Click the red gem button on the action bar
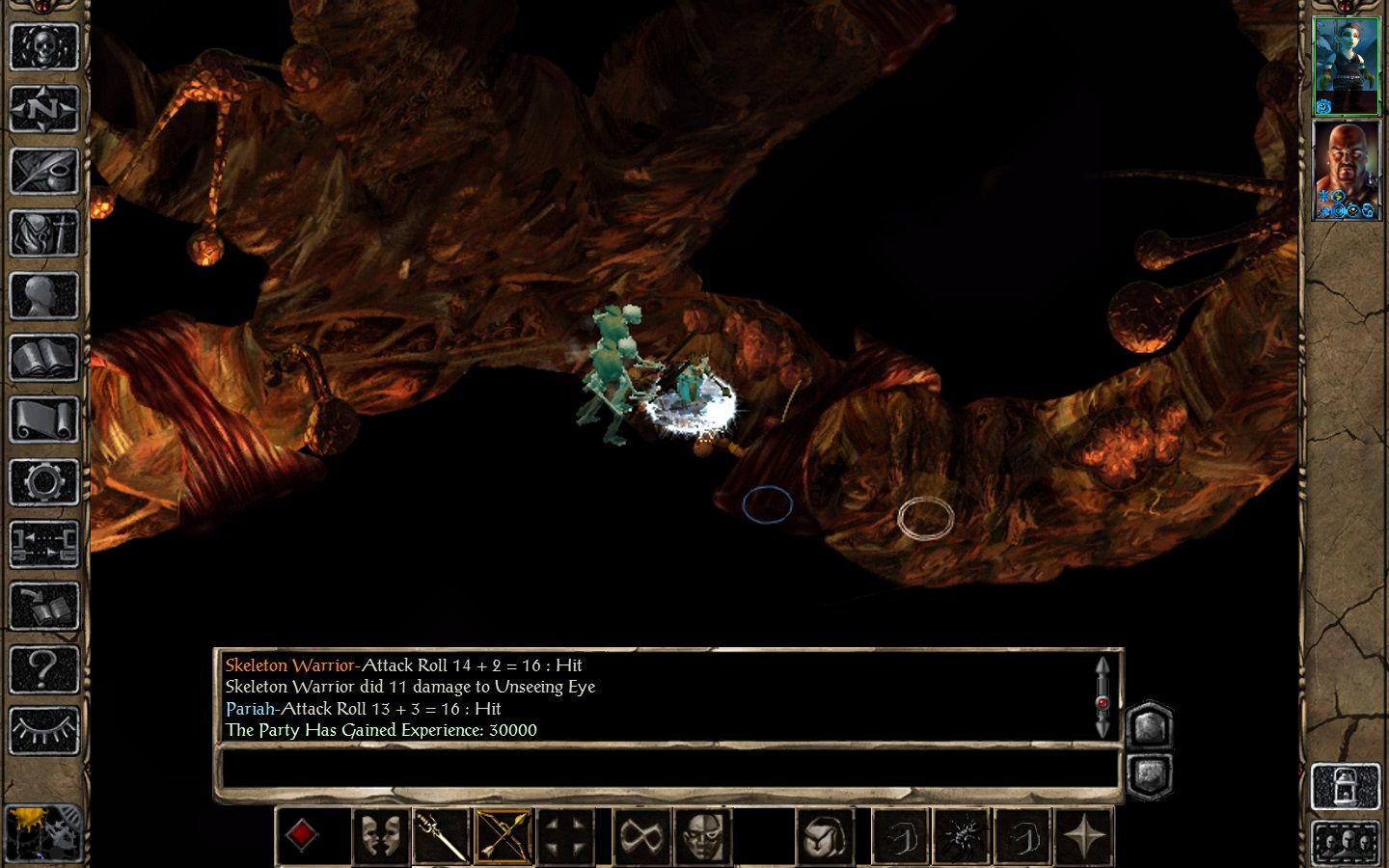The height and width of the screenshot is (868, 1389). 303,835
